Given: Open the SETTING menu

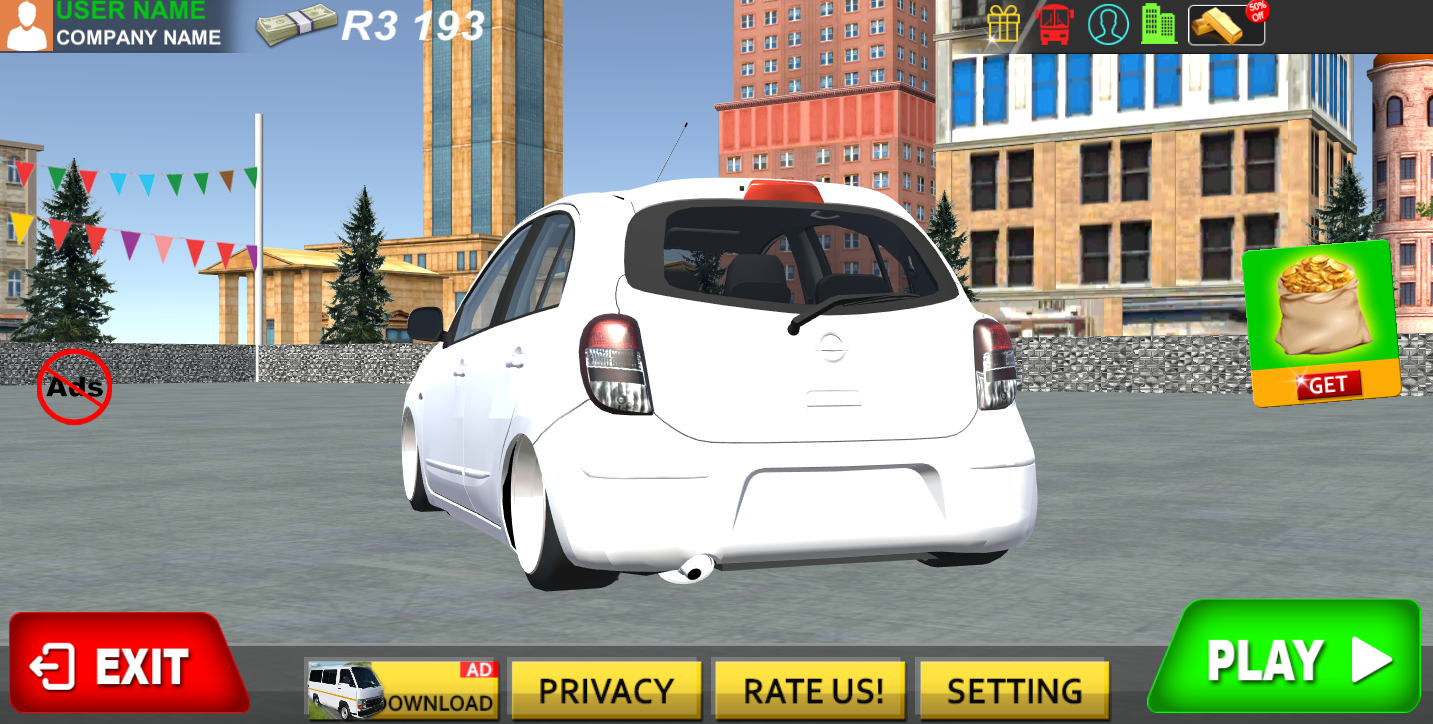Looking at the screenshot, I should point(1013,688).
